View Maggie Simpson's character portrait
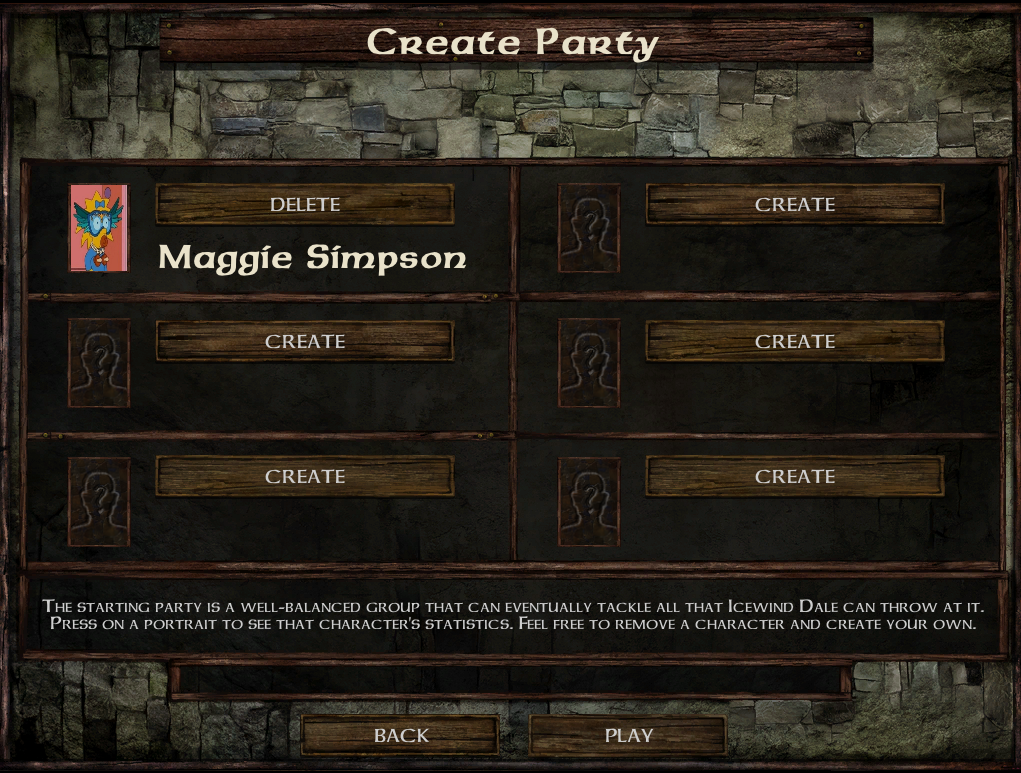Image resolution: width=1021 pixels, height=773 pixels. coord(99,228)
